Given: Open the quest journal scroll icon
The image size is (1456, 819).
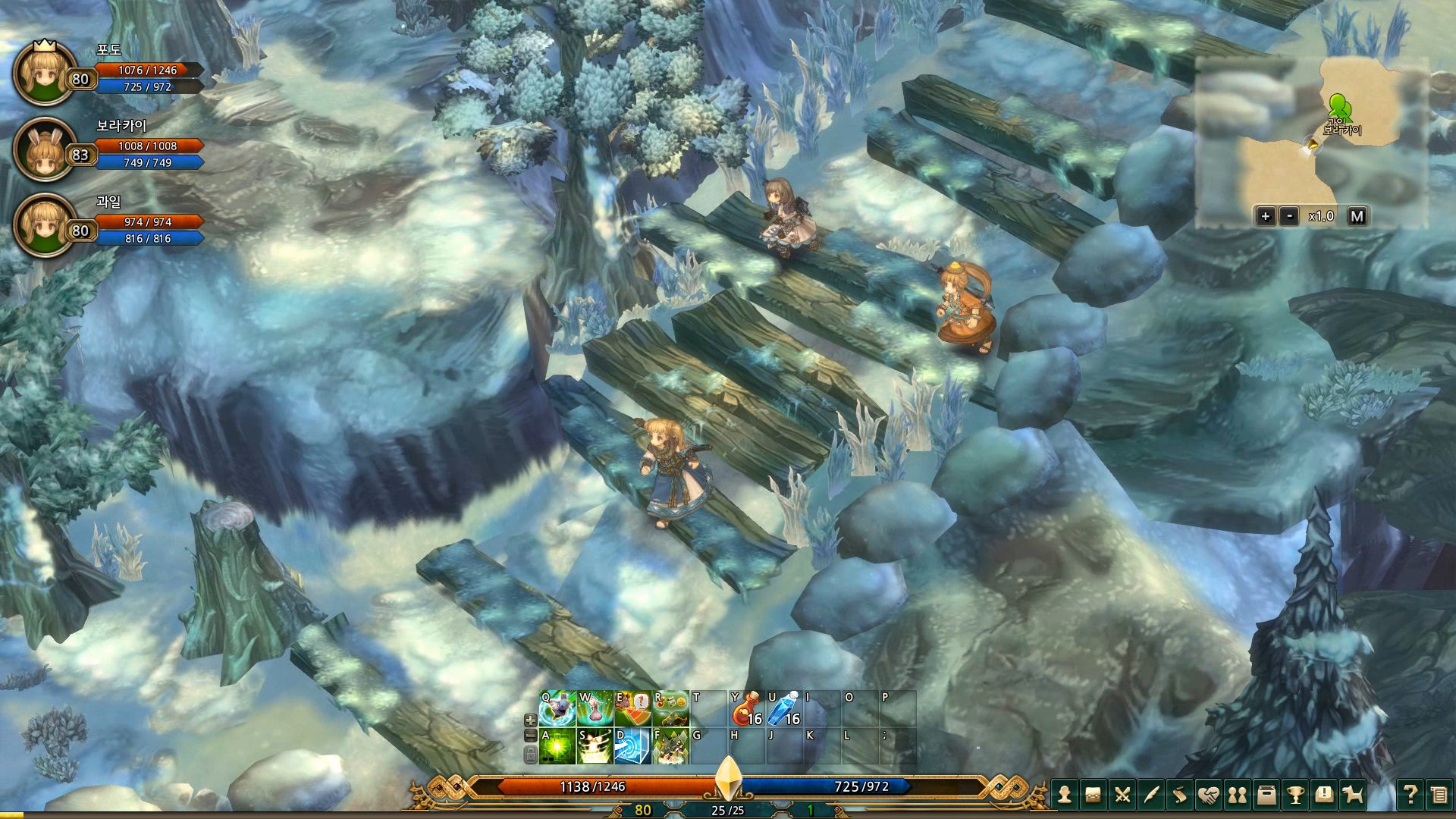Looking at the screenshot, I should click(1180, 796).
